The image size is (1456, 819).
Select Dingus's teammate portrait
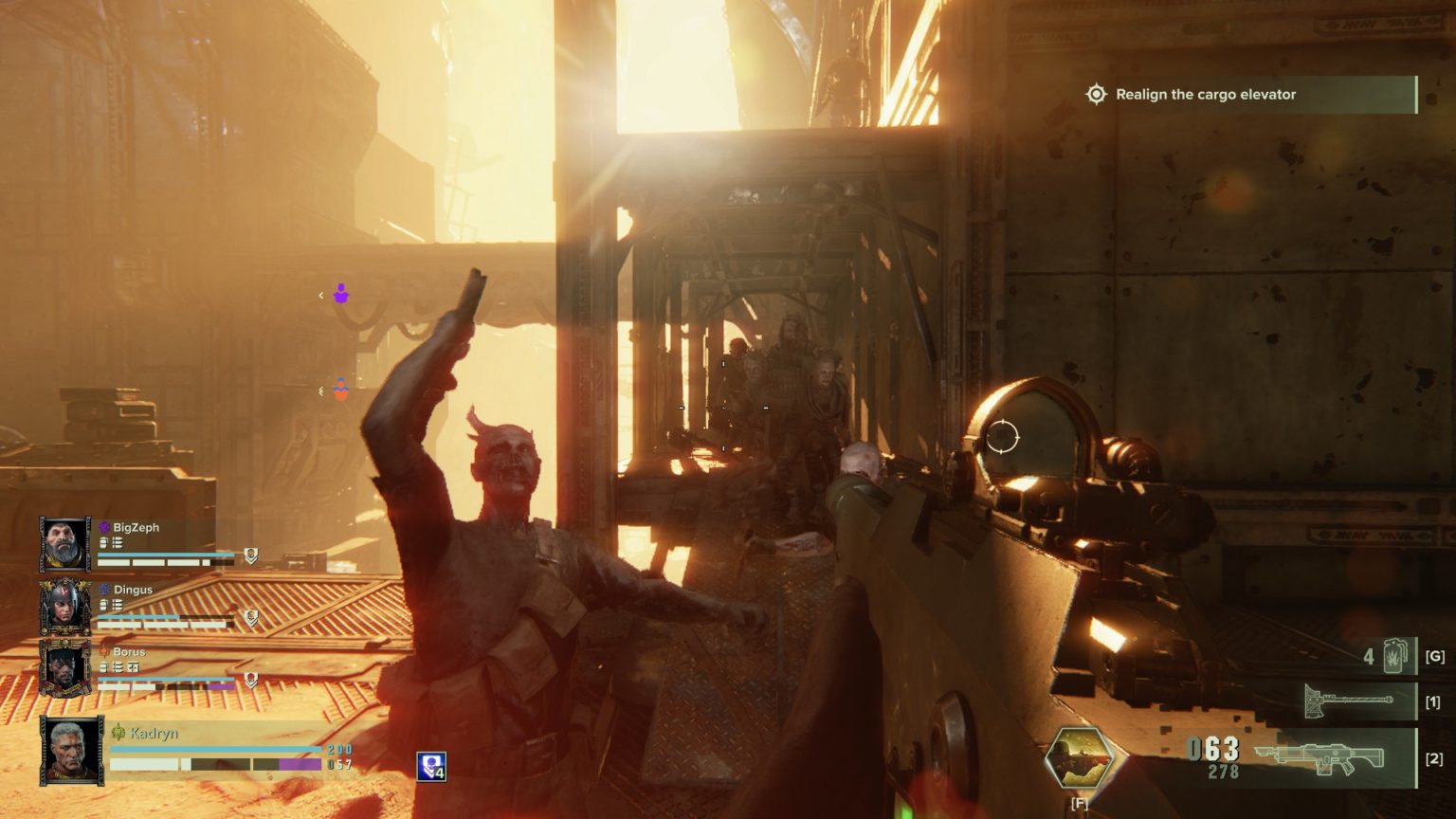point(64,607)
